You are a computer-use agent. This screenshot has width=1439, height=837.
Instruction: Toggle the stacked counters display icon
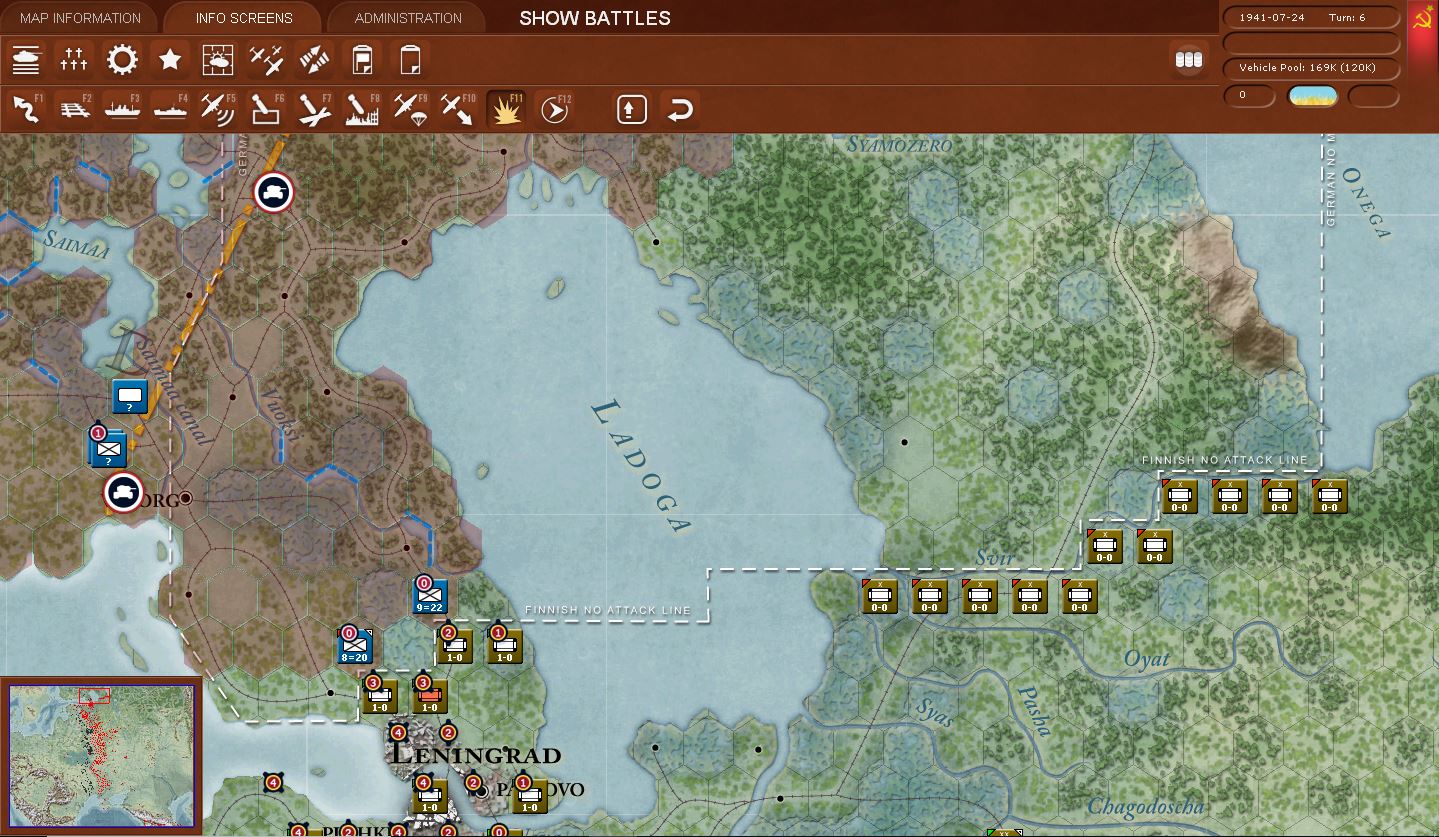click(1188, 59)
